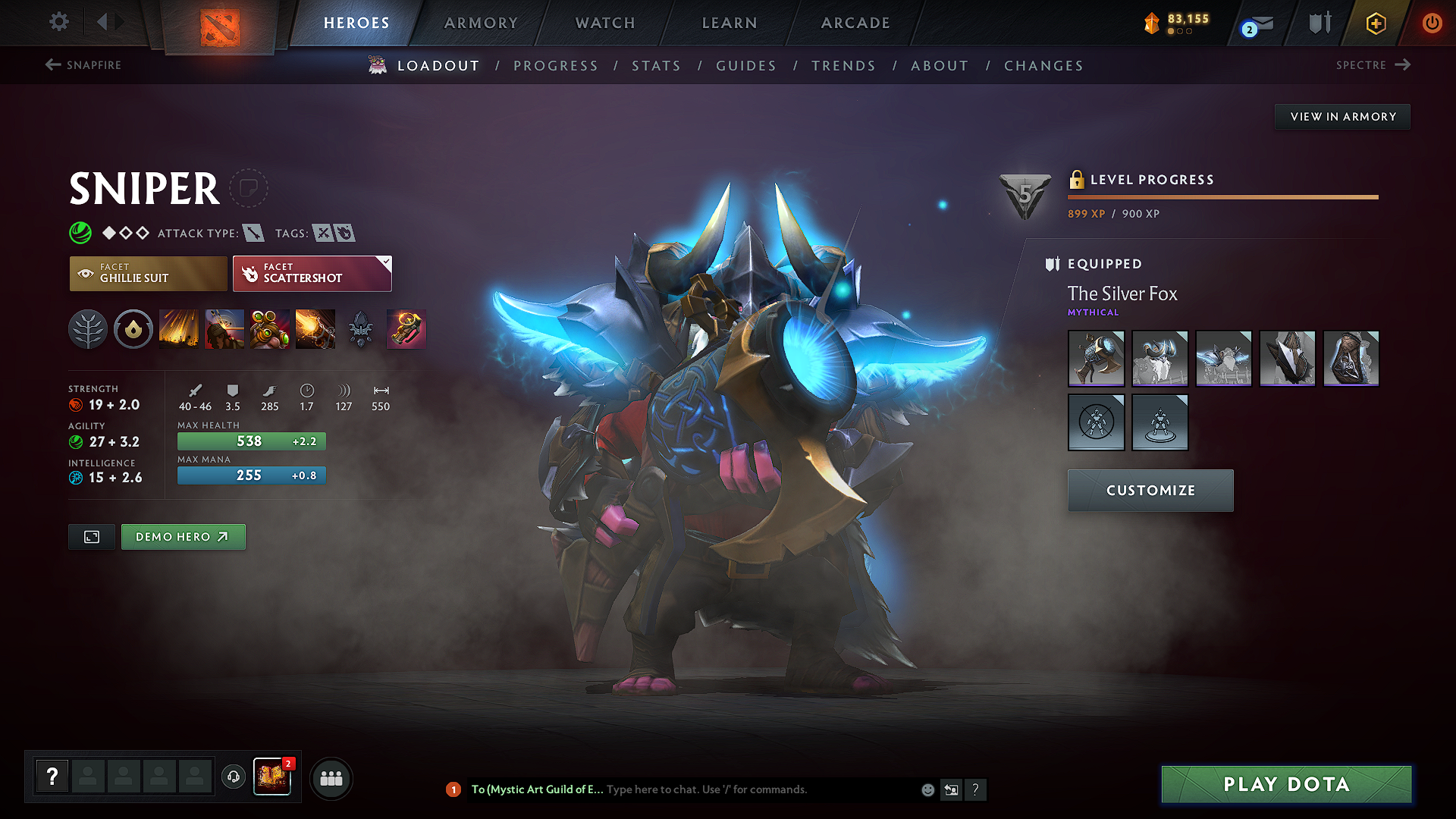Click VIEW IN ARMORY
1456x819 pixels.
(x=1341, y=116)
